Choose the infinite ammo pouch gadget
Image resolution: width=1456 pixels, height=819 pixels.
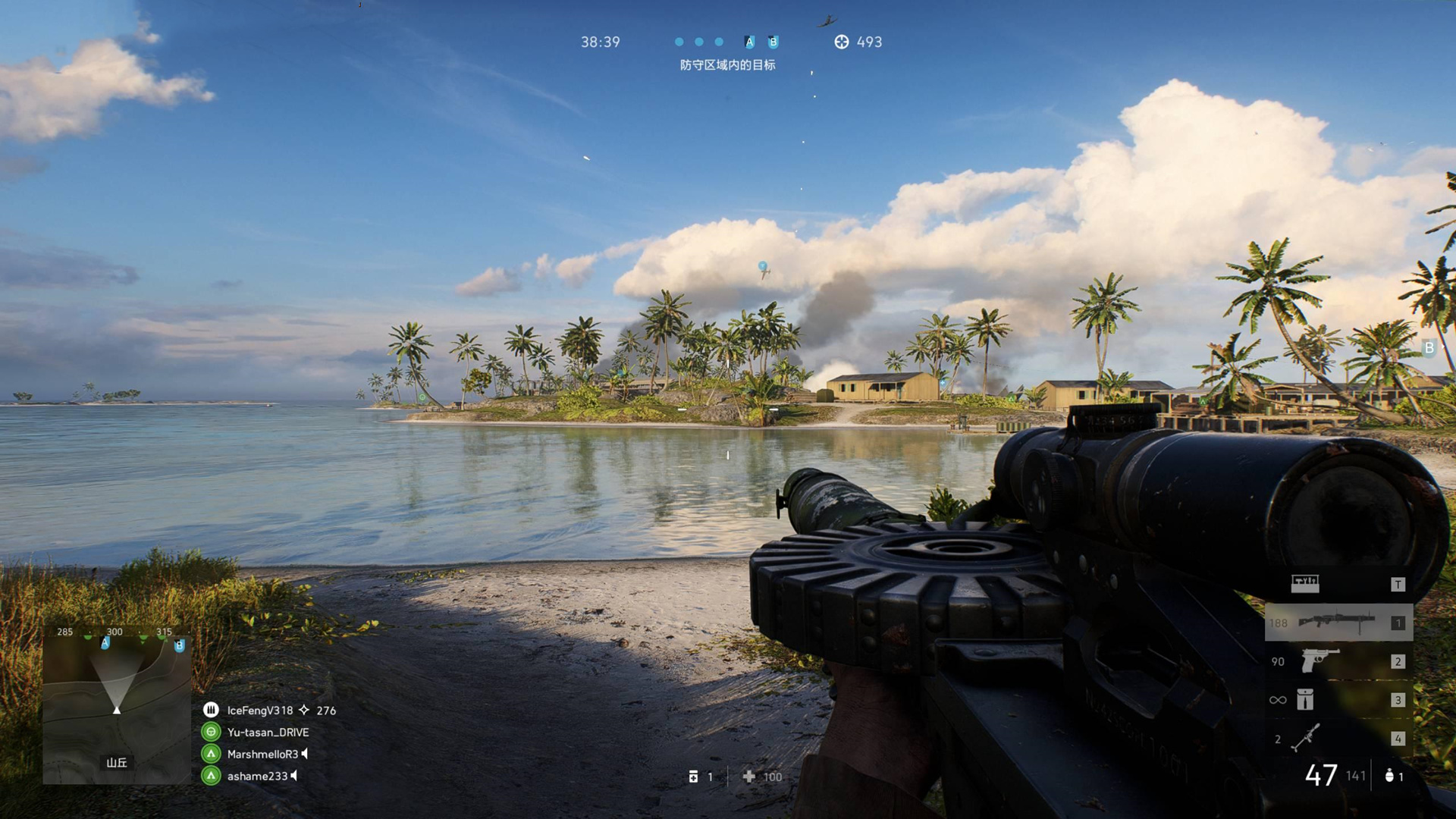[x=1304, y=699]
